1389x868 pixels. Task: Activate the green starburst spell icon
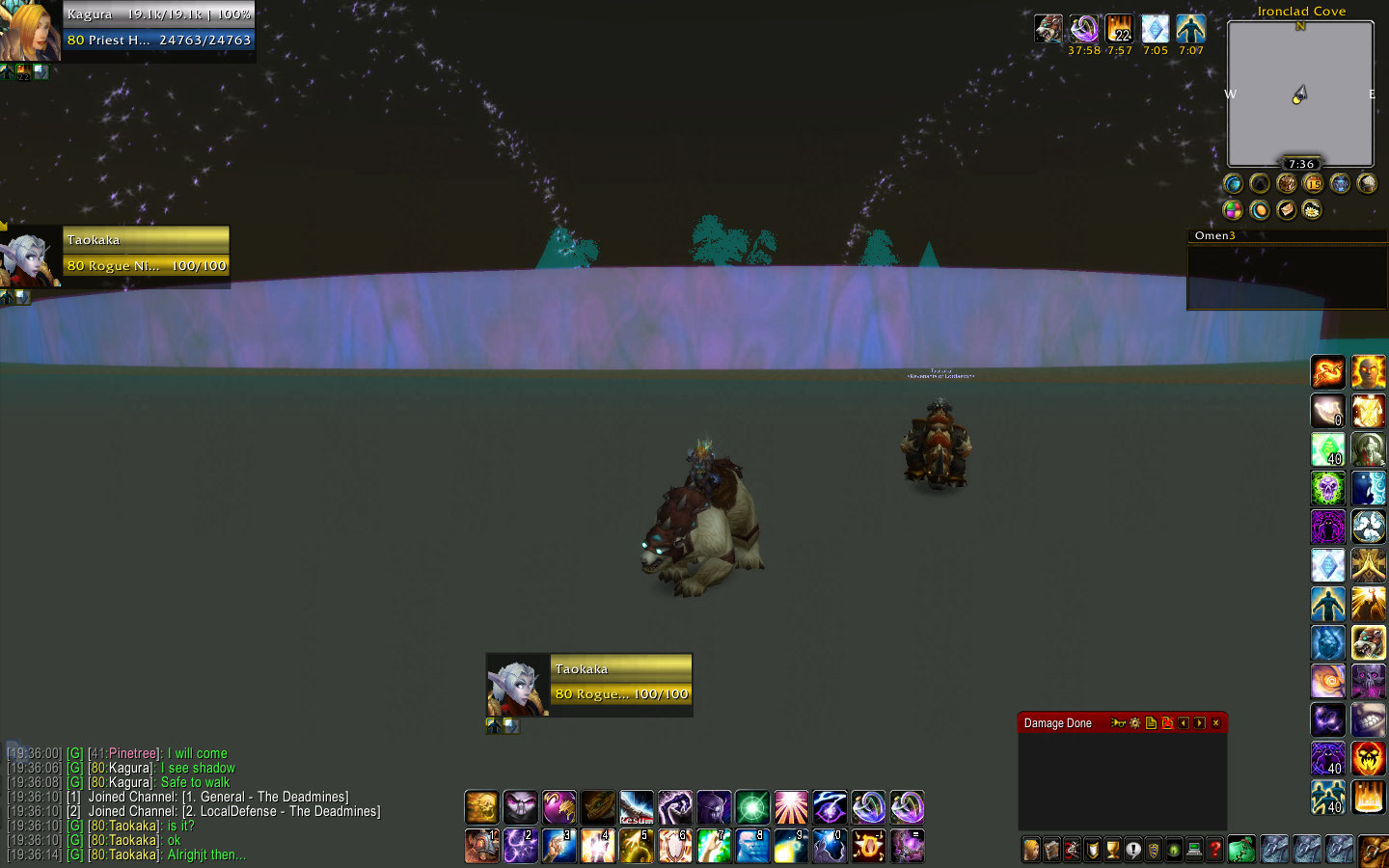pos(752,807)
